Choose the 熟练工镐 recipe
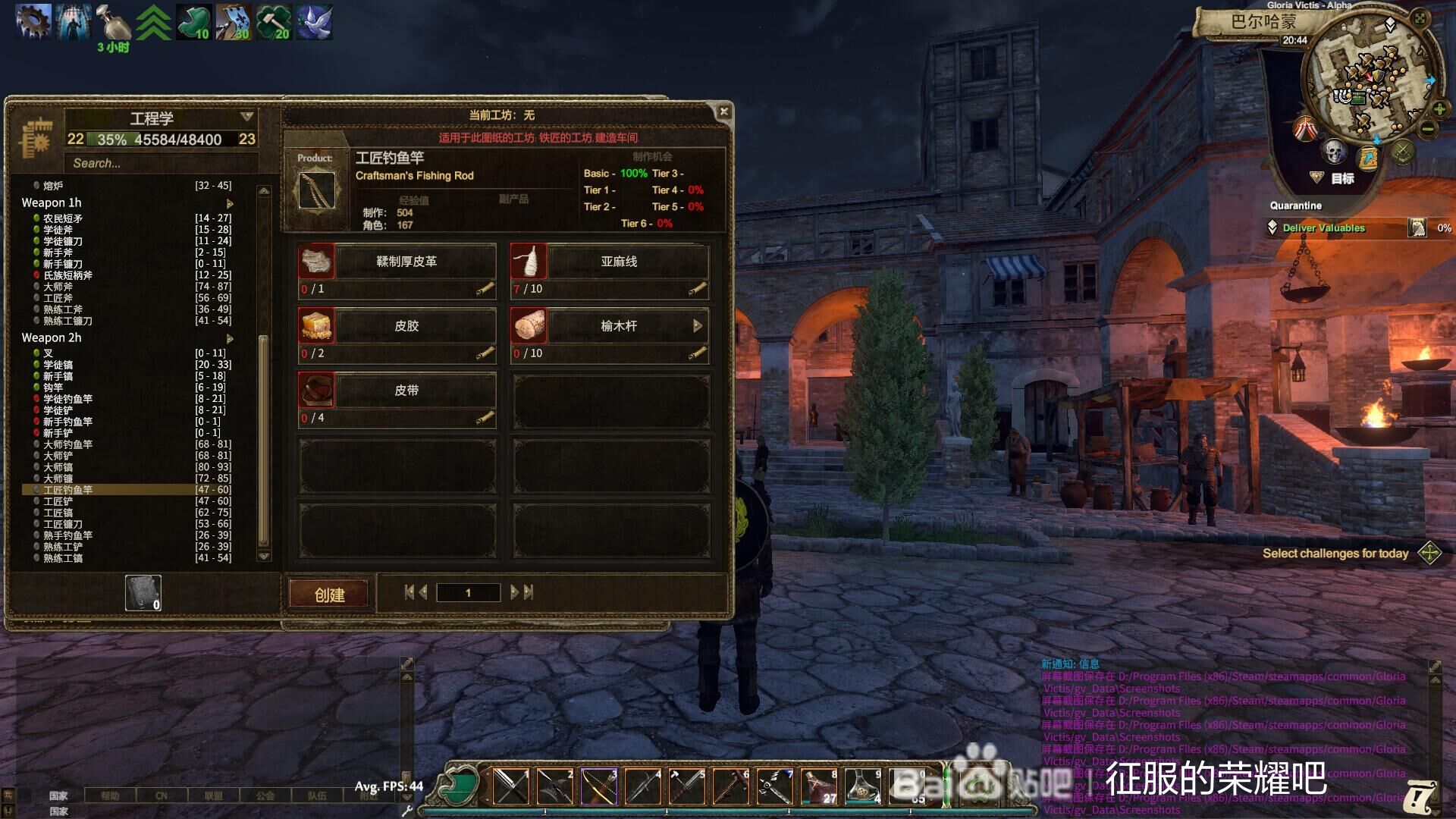The width and height of the screenshot is (1456, 819). point(63,558)
